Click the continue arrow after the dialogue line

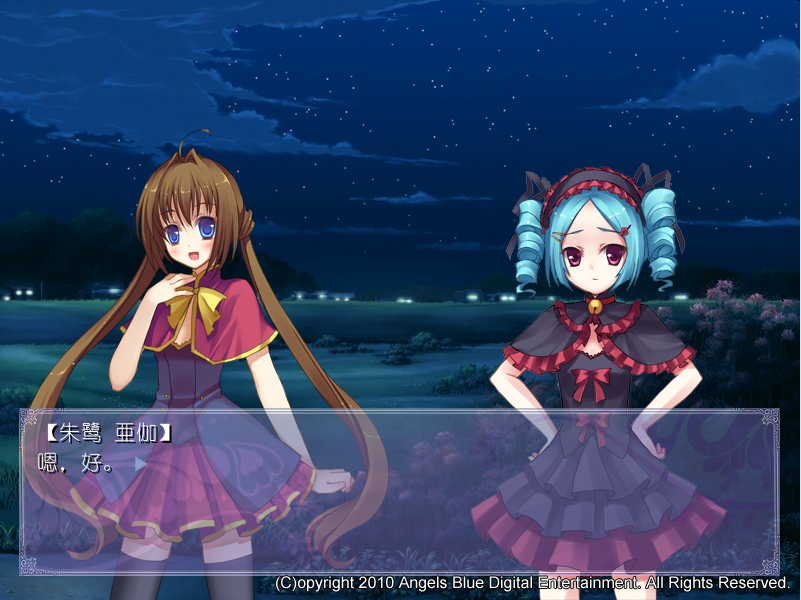point(140,464)
